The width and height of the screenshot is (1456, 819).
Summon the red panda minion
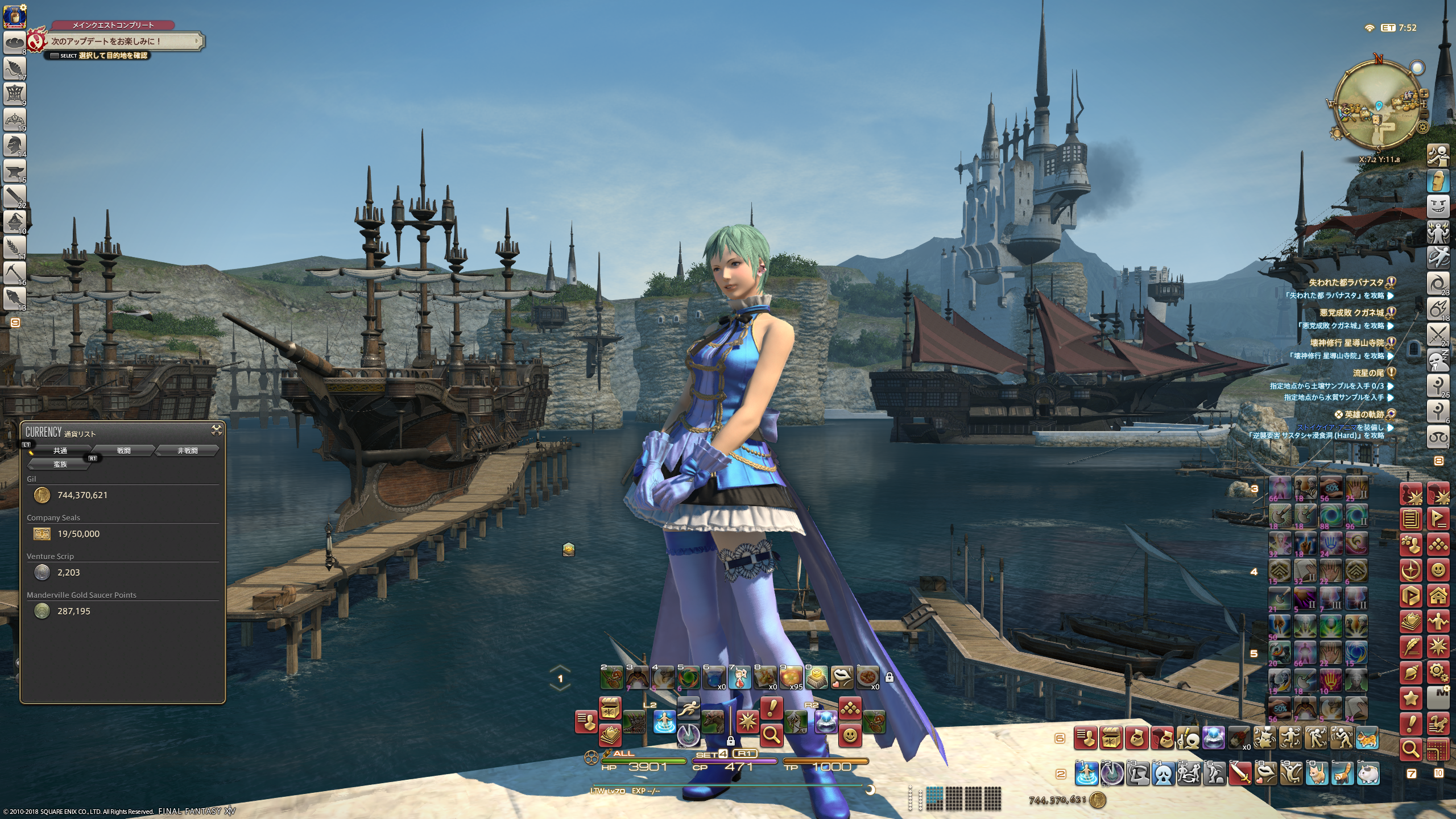tap(1344, 774)
